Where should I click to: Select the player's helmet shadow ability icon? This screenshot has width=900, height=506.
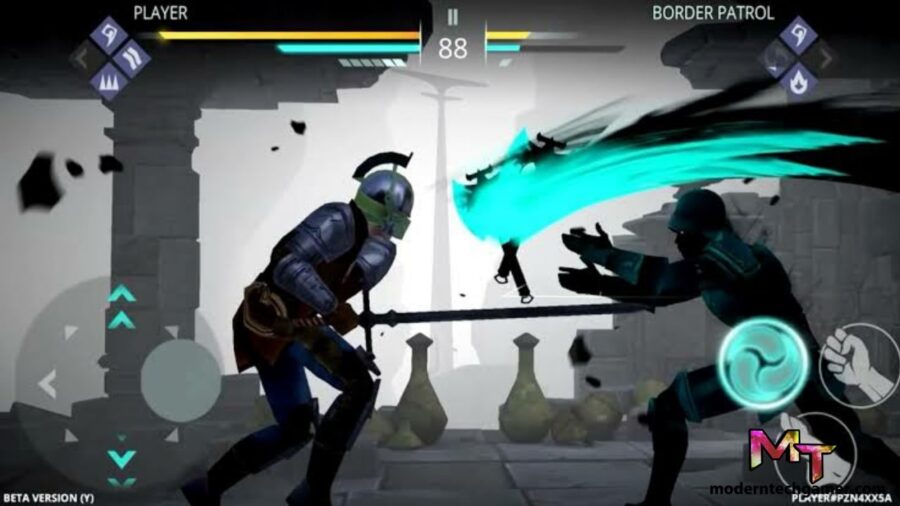(x=108, y=35)
